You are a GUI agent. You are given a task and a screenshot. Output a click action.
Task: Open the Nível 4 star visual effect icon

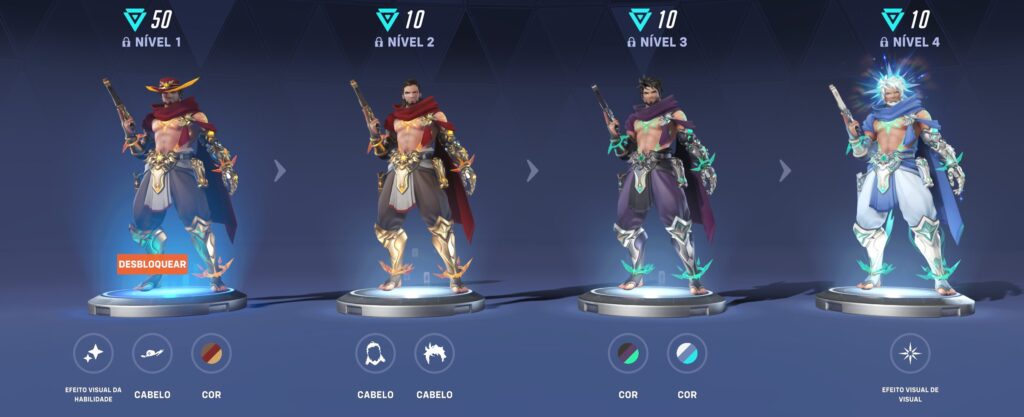tap(910, 353)
